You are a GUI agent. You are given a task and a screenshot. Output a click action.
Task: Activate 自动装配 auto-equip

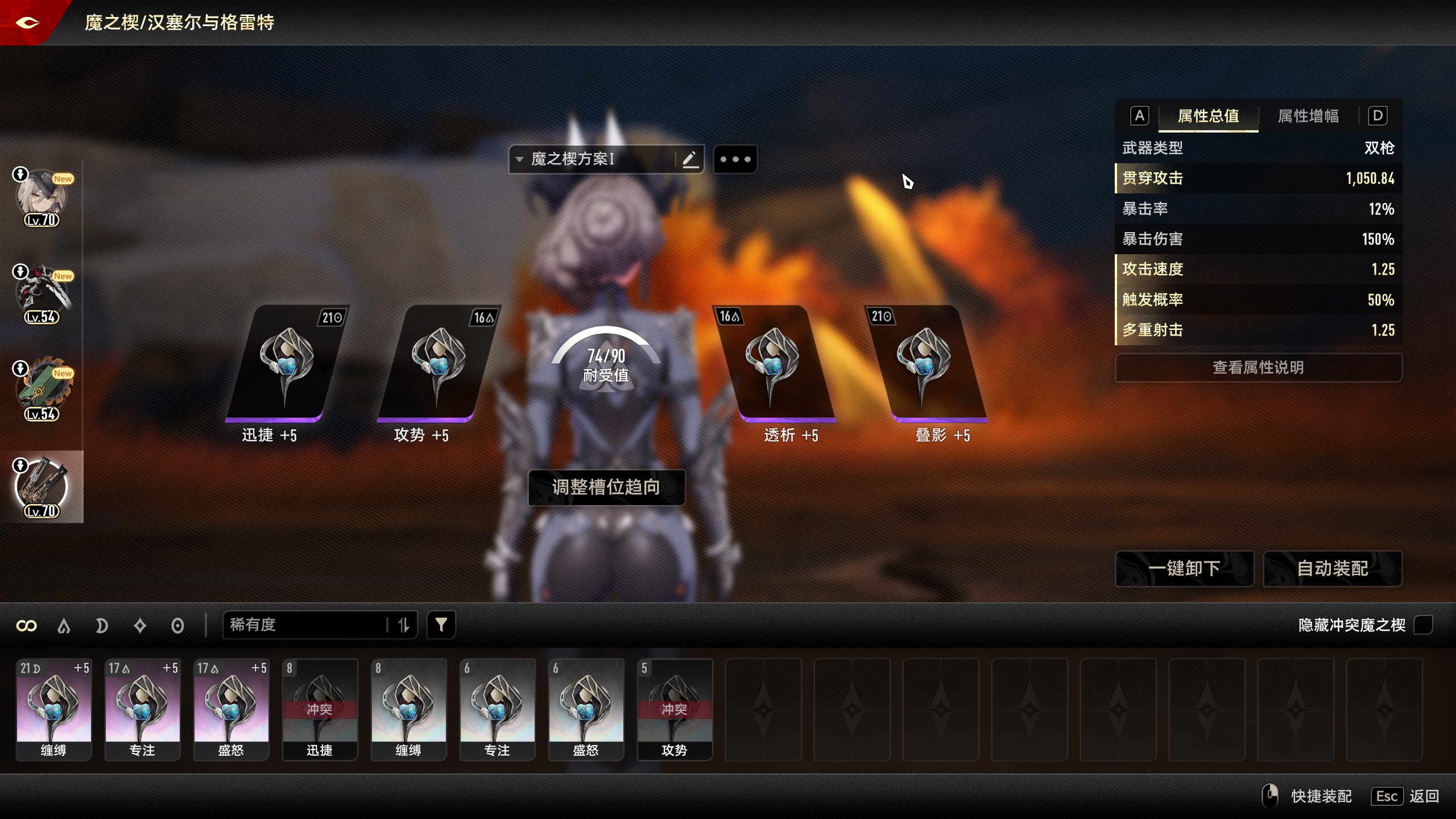click(x=1332, y=568)
